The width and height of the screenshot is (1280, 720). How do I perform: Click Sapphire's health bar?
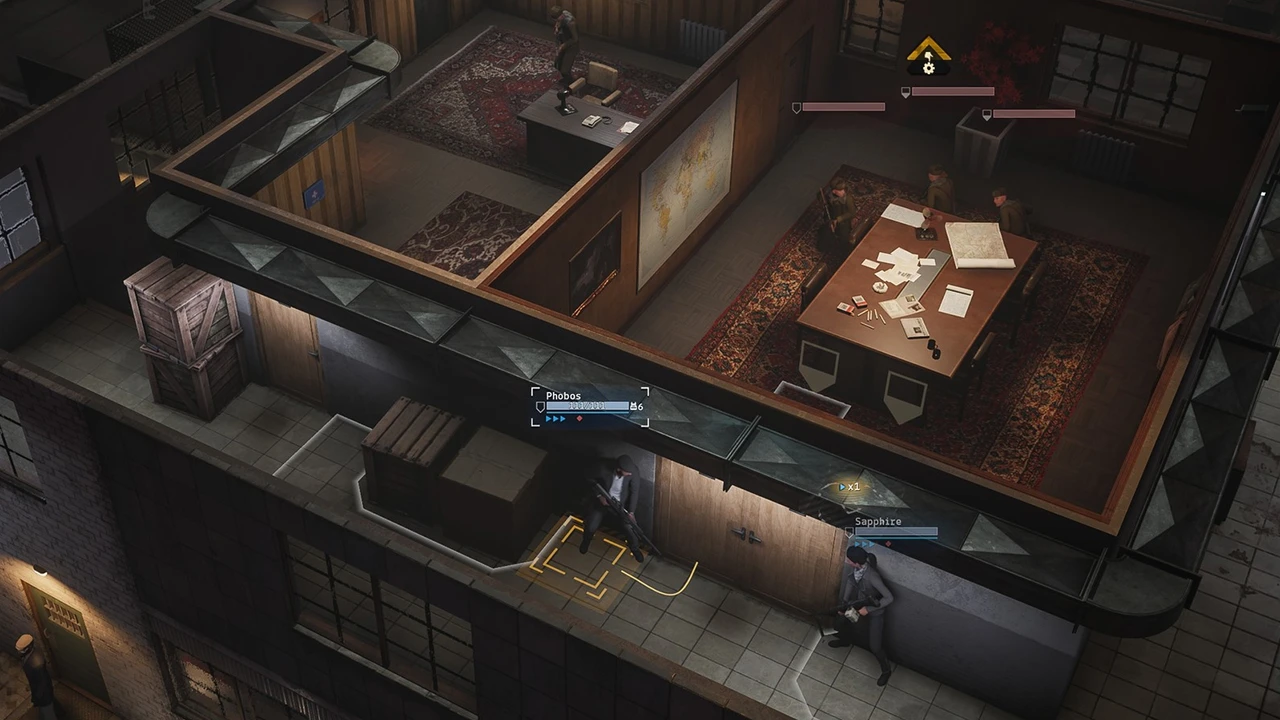tap(896, 532)
